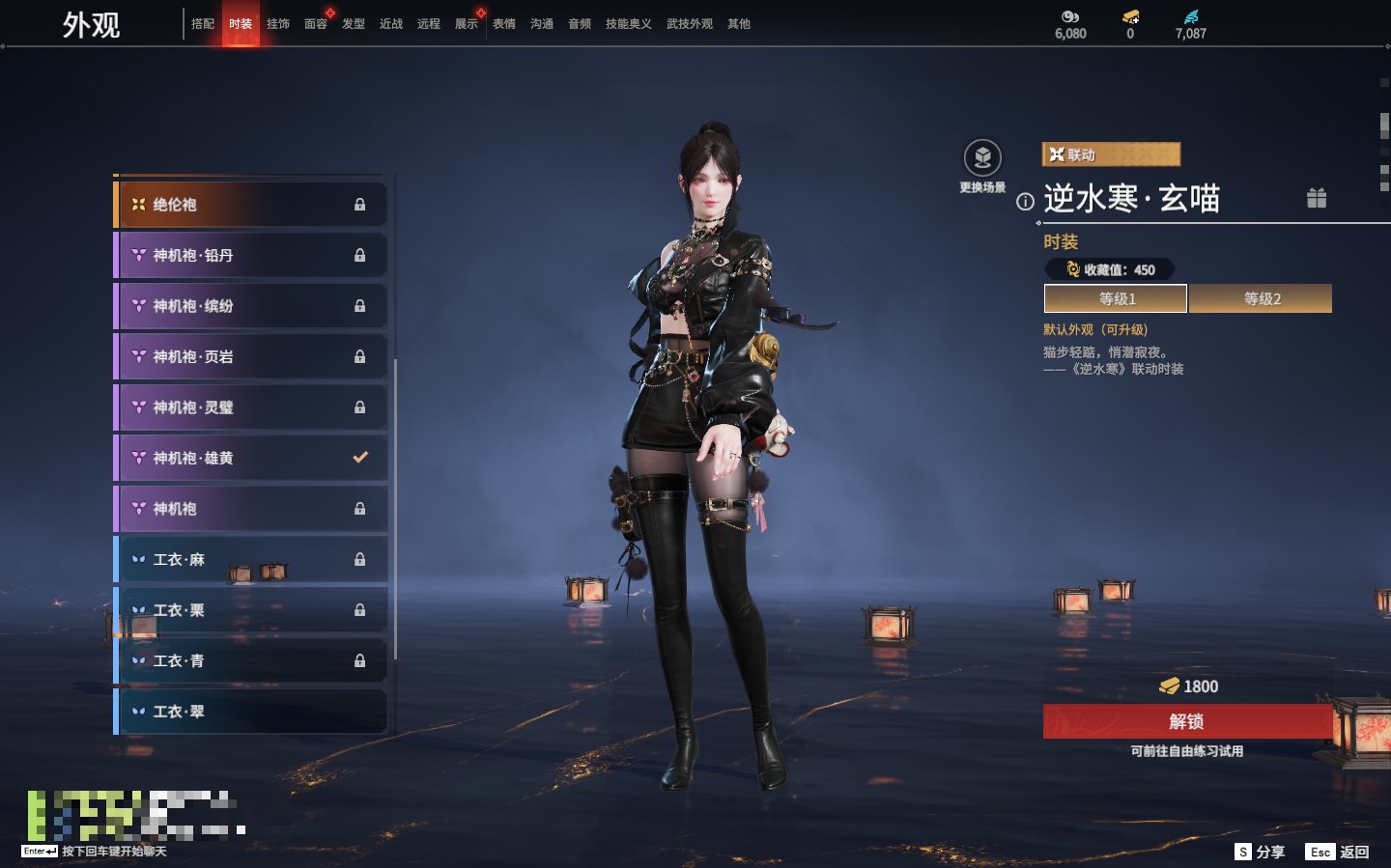Switch to the 等级2 outfit level
Image resolution: width=1391 pixels, height=868 pixels.
point(1261,299)
